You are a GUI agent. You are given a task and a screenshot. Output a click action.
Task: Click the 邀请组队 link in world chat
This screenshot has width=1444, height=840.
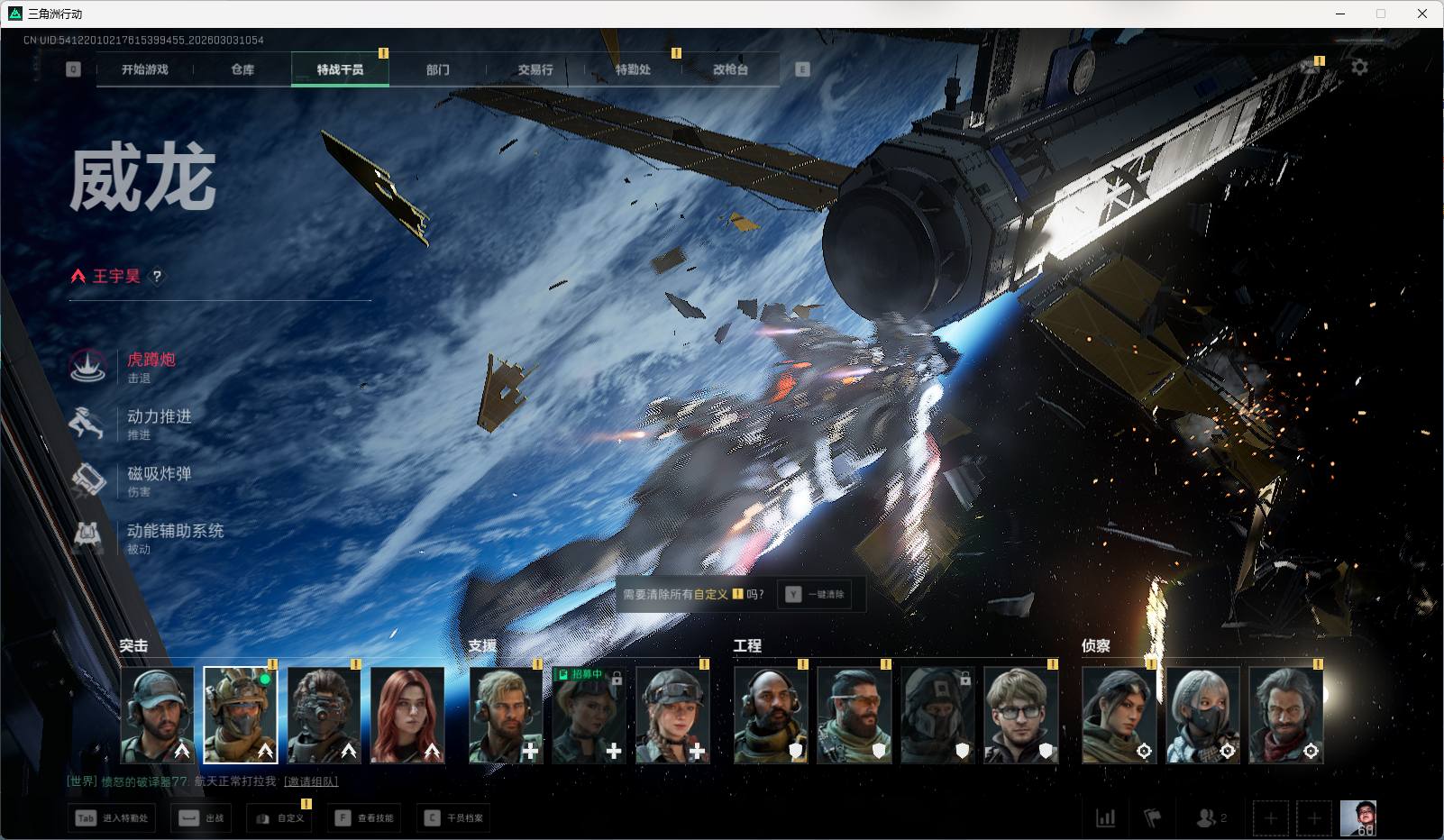tap(311, 781)
